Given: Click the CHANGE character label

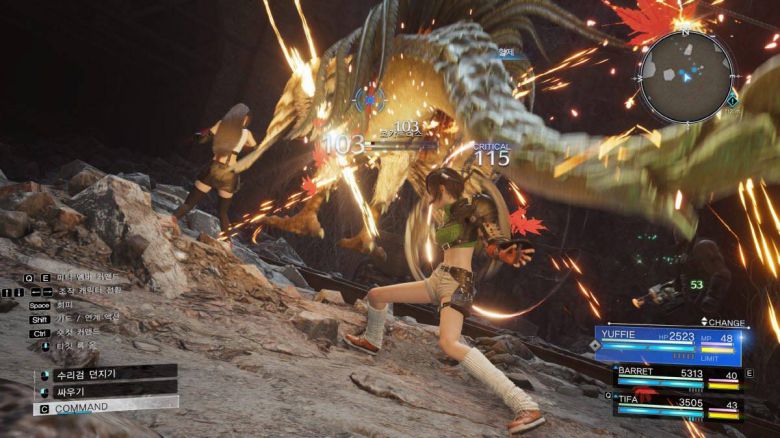Looking at the screenshot, I should click(723, 322).
